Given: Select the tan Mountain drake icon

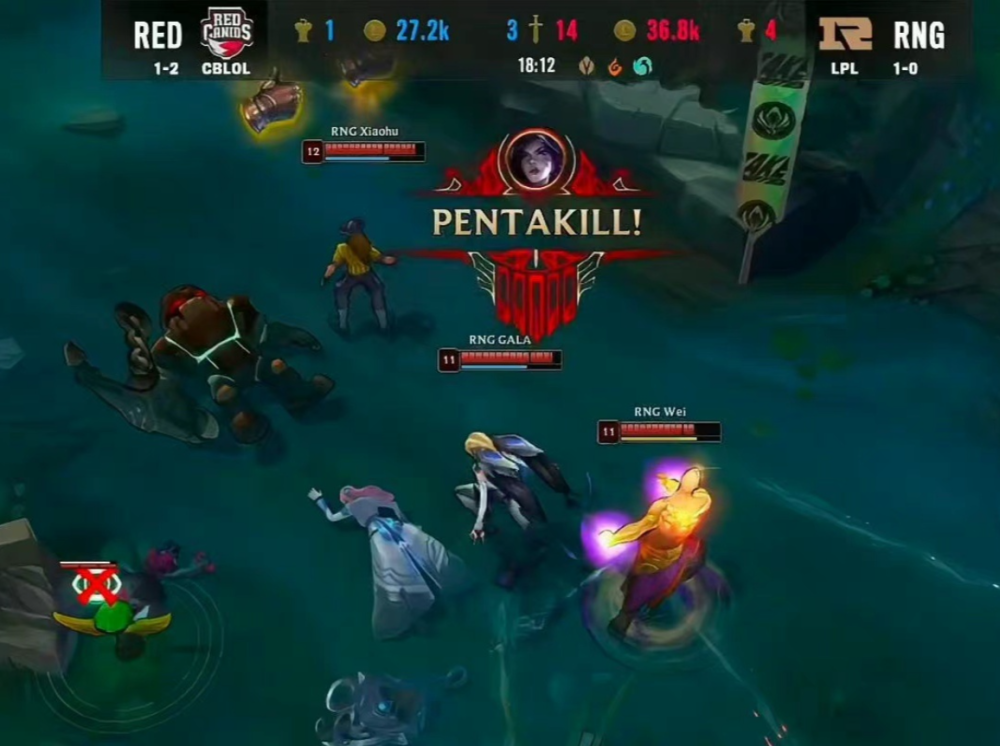Looking at the screenshot, I should [587, 66].
